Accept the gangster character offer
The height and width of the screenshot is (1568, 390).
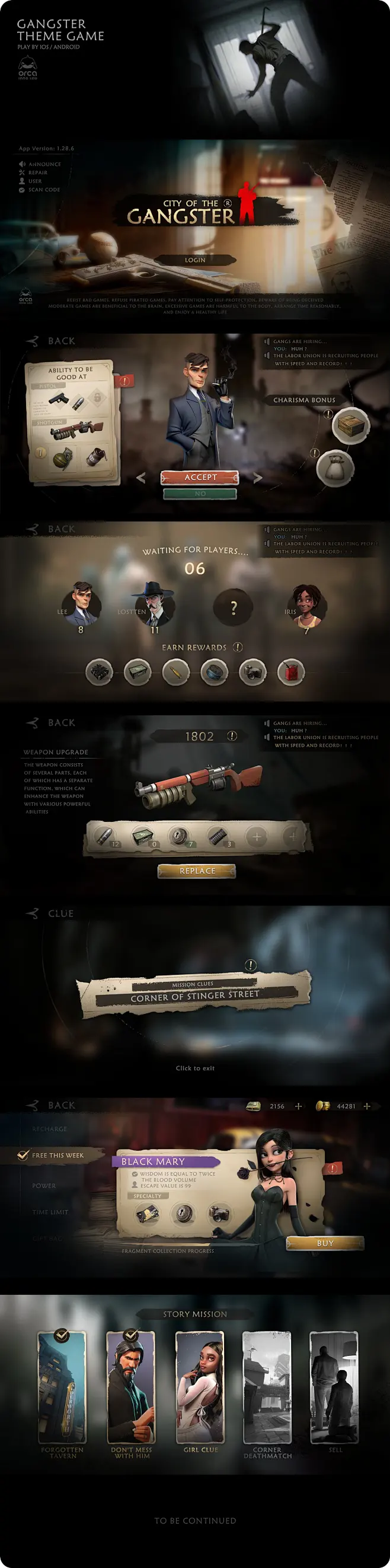coord(200,477)
